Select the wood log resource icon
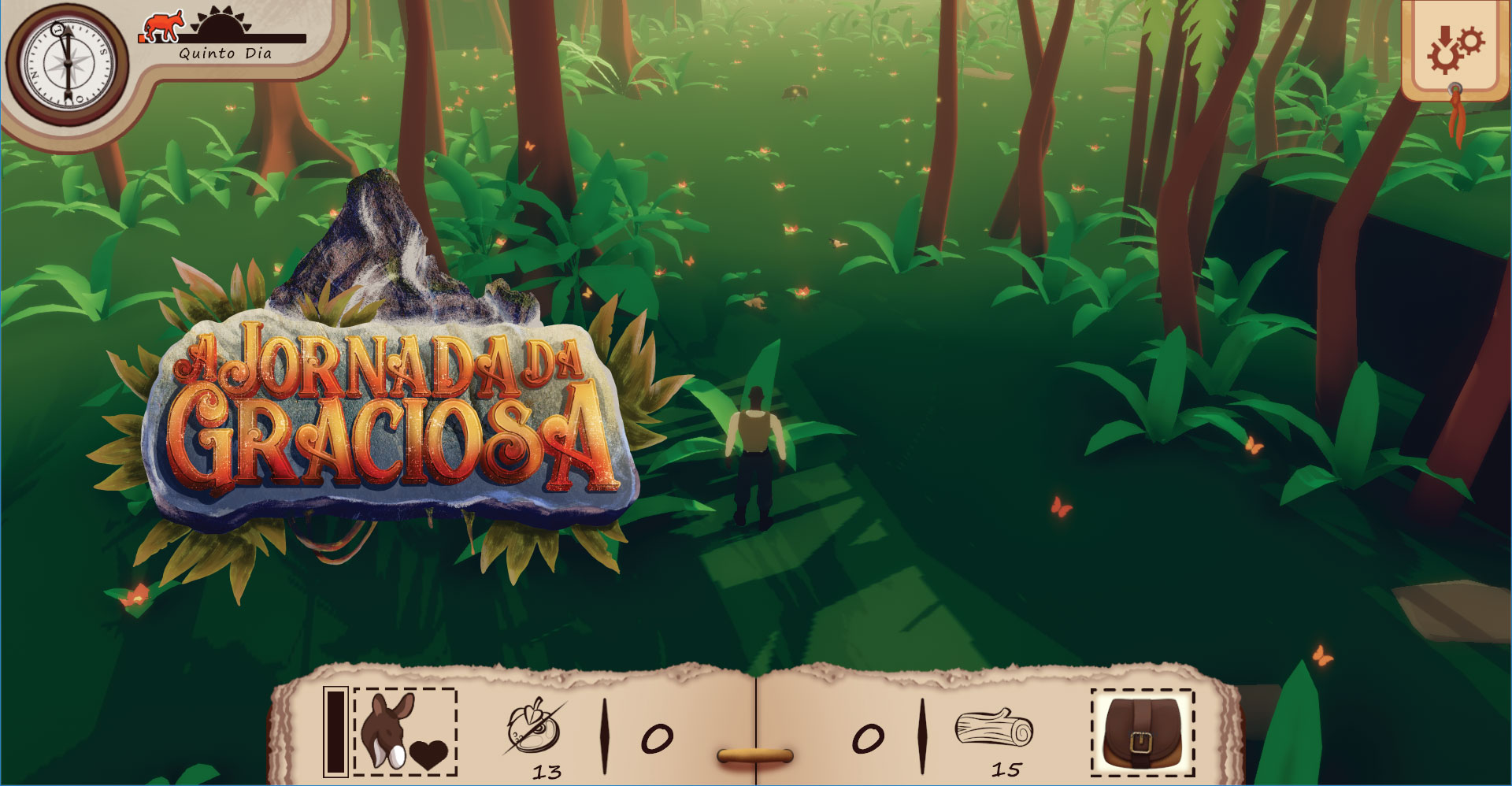1512x786 pixels. [x=994, y=728]
